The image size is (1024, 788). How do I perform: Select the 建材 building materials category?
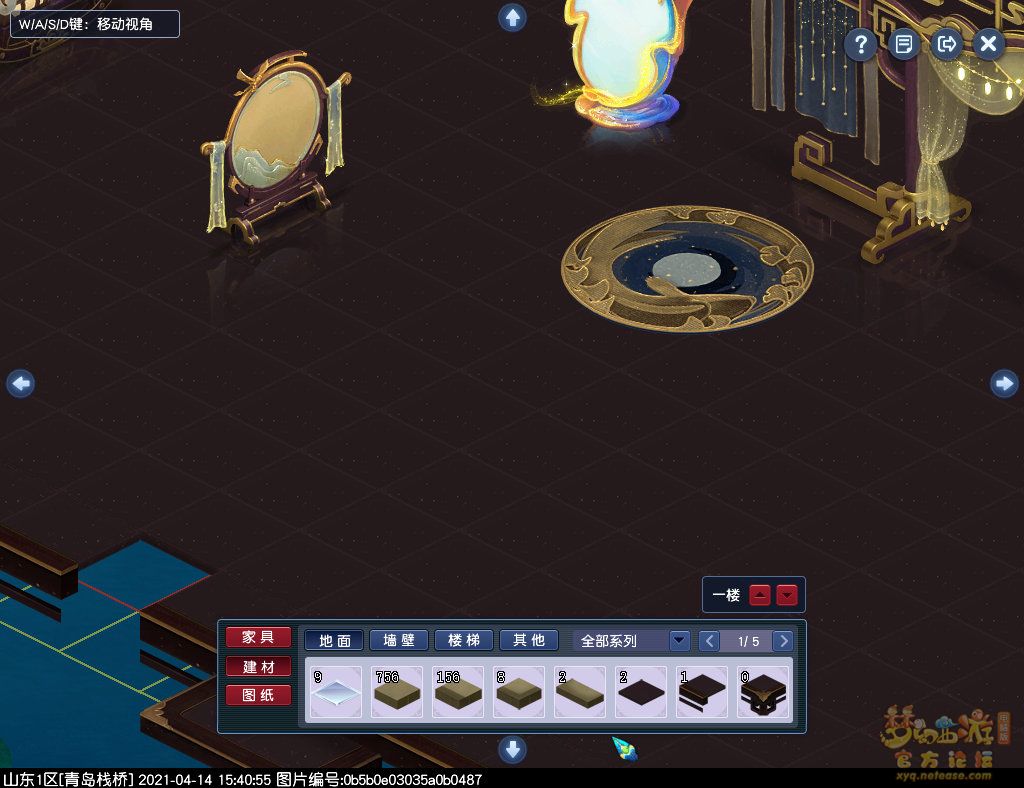coord(258,667)
